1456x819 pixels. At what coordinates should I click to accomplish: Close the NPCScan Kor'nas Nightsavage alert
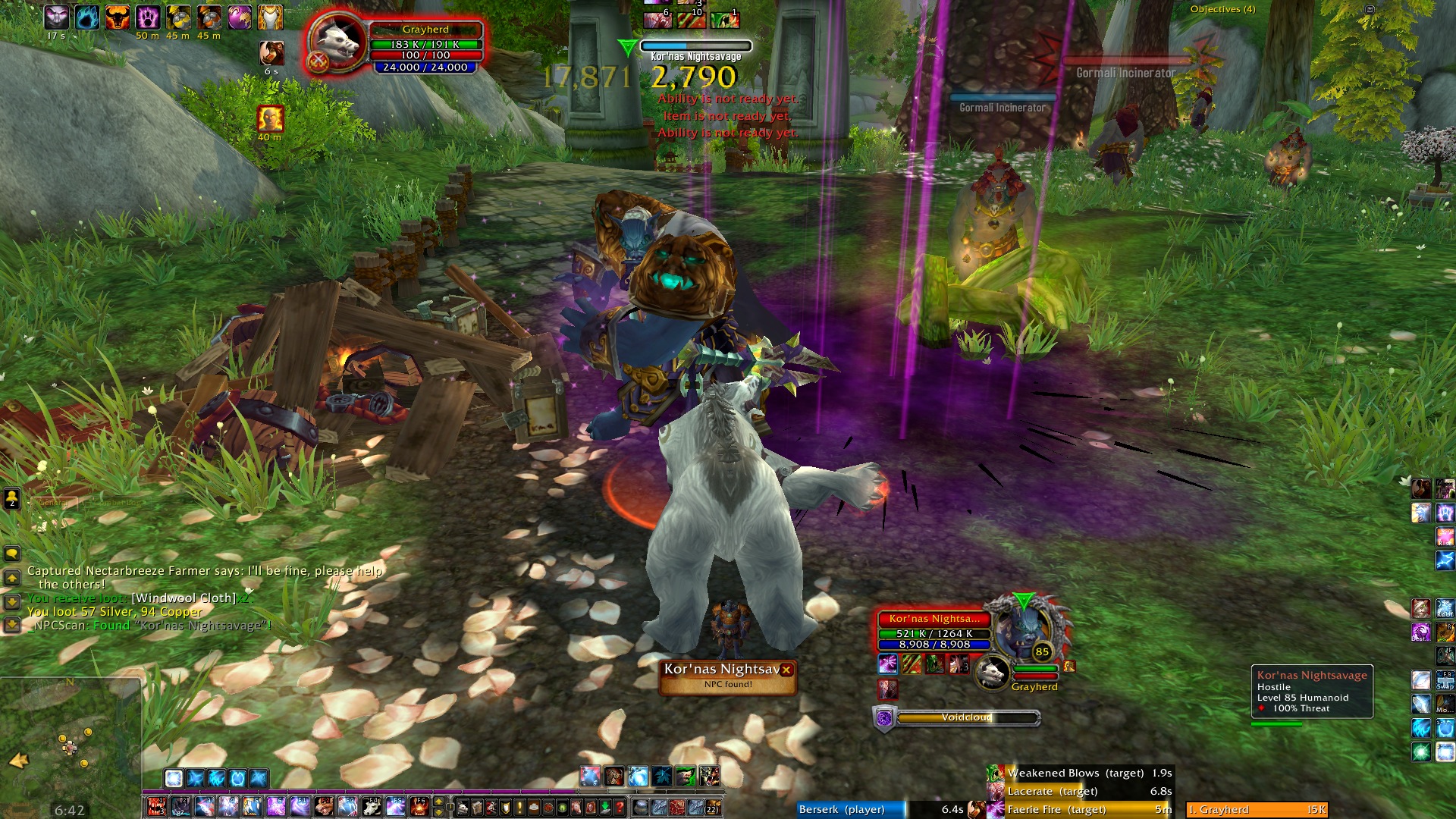[x=786, y=670]
